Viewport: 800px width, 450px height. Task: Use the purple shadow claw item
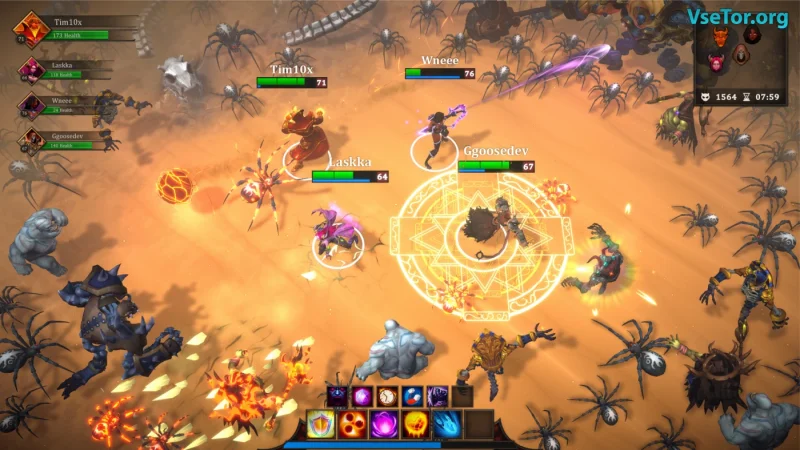(437, 396)
